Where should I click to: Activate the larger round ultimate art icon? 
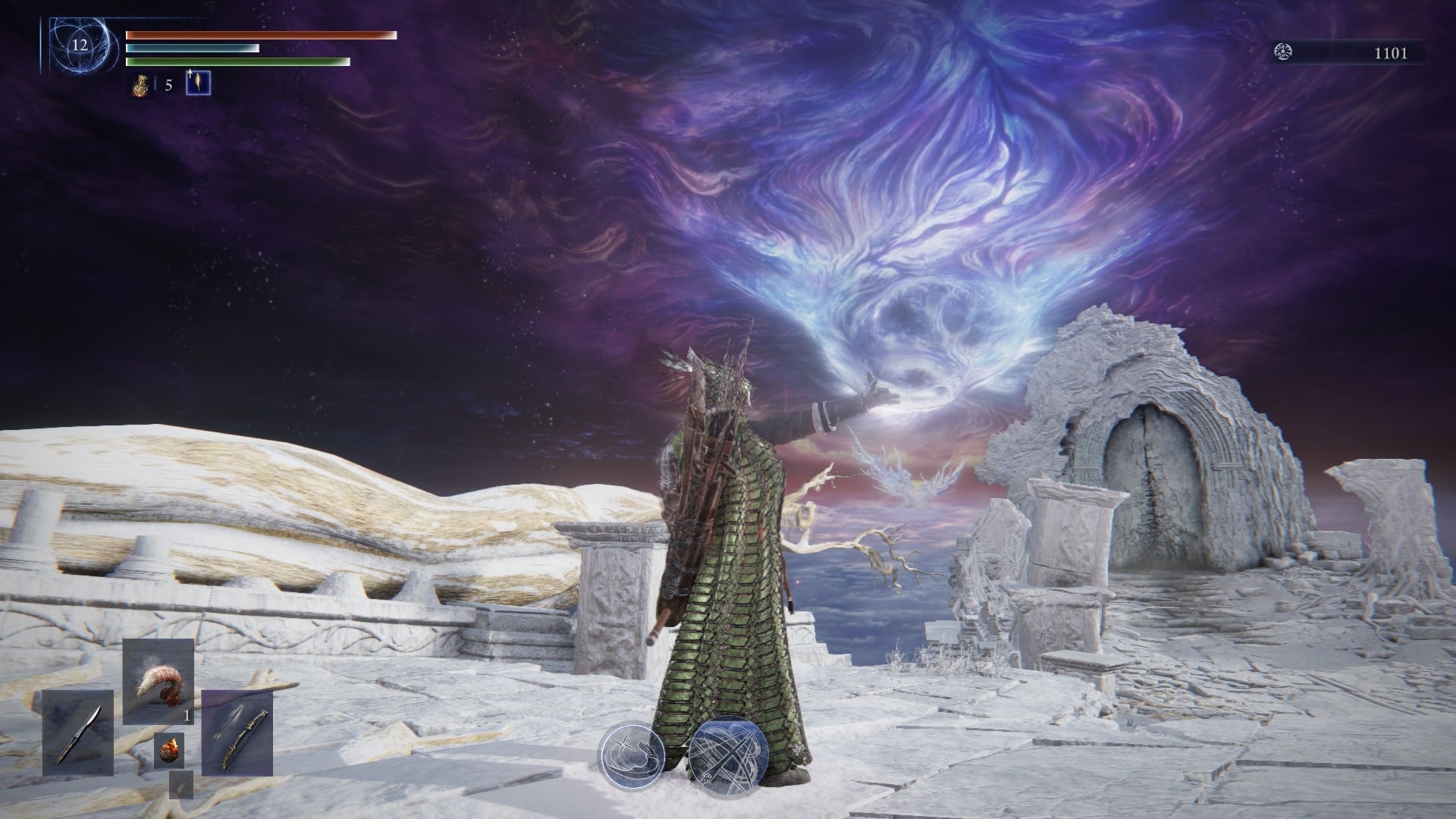[729, 756]
